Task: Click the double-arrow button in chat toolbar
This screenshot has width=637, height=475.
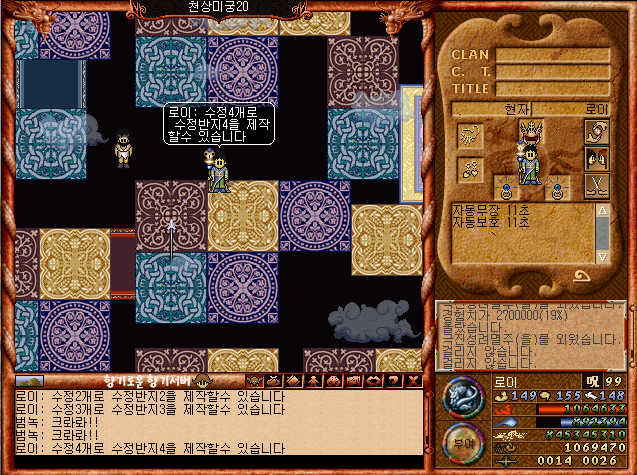Action: [372, 381]
